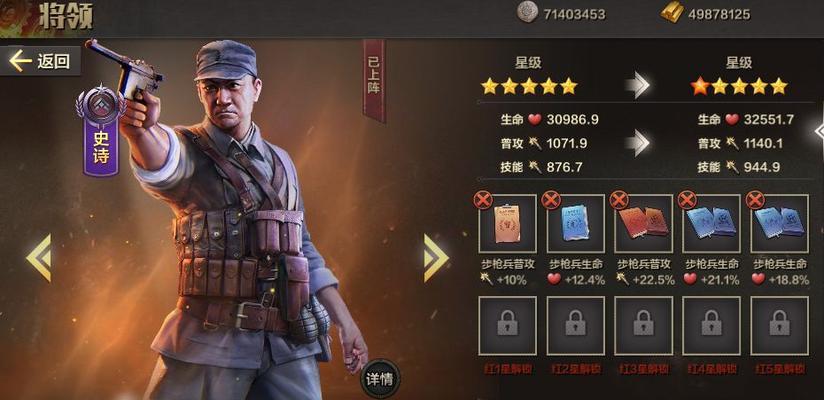Show the previous general with left arrow
Viewport: 824px width, 400px height.
39,257
